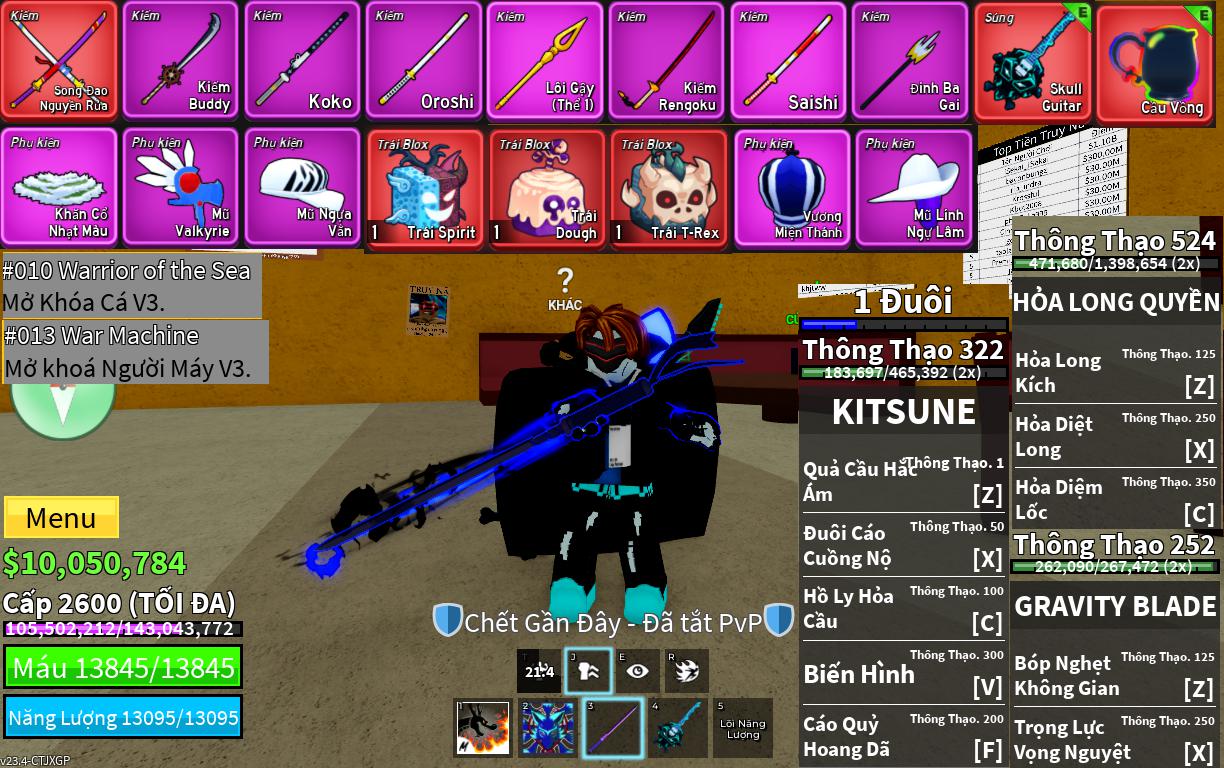Select the Lôi Gậy (Thể 1) weapon slot
This screenshot has height=768, width=1224.
point(545,61)
